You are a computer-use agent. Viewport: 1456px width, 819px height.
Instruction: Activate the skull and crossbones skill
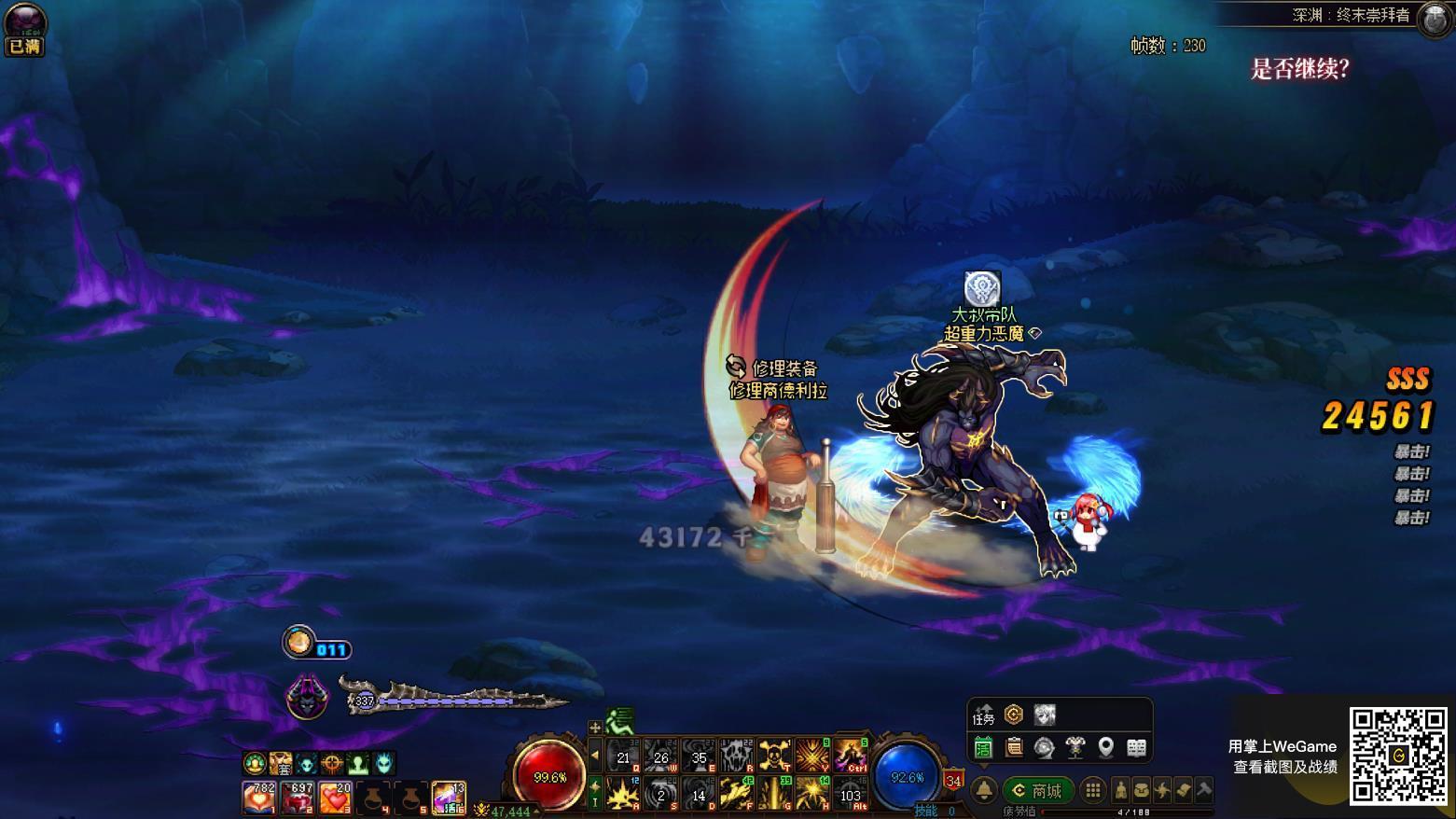click(774, 756)
